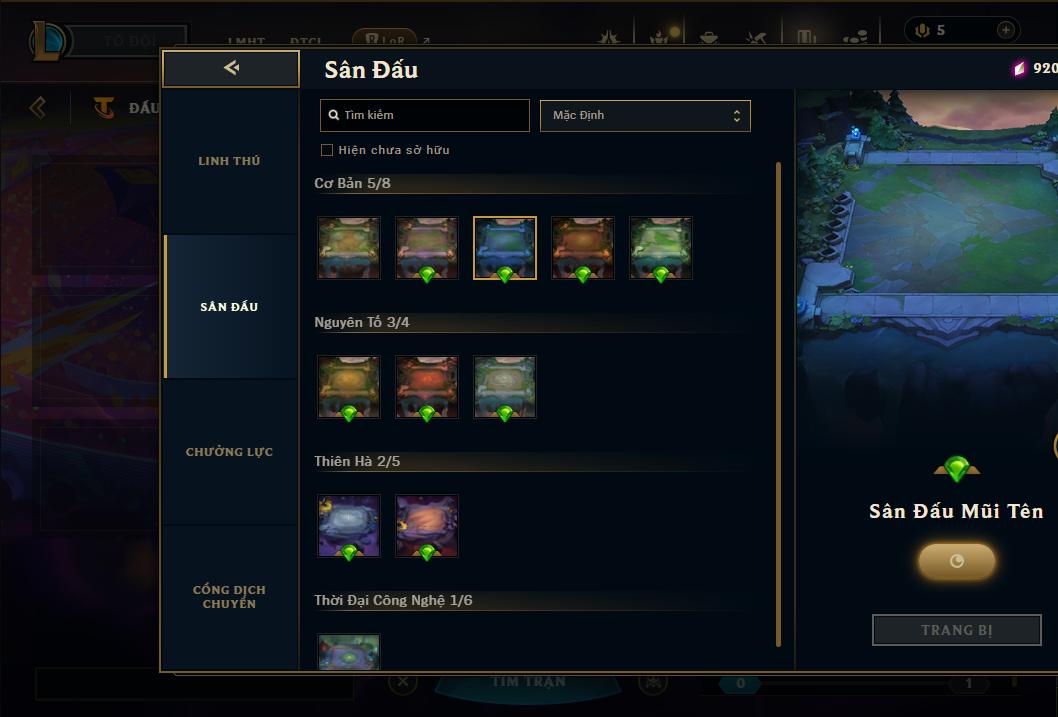Viewport: 1058px width, 717px height.
Task: Open the Mặc Định sort dropdown
Action: coord(645,115)
